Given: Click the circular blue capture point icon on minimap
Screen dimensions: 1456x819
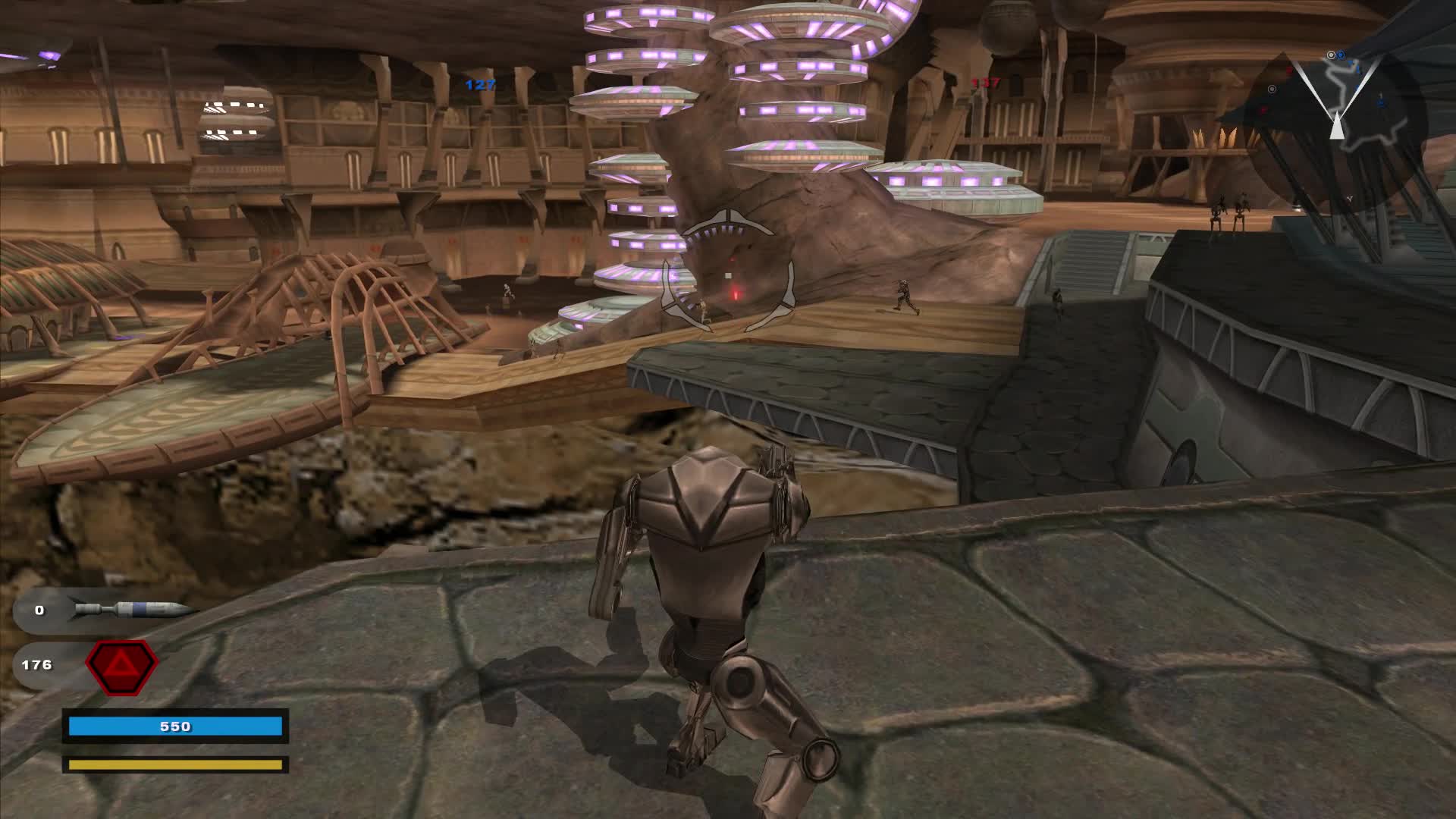Looking at the screenshot, I should (x=1340, y=55).
